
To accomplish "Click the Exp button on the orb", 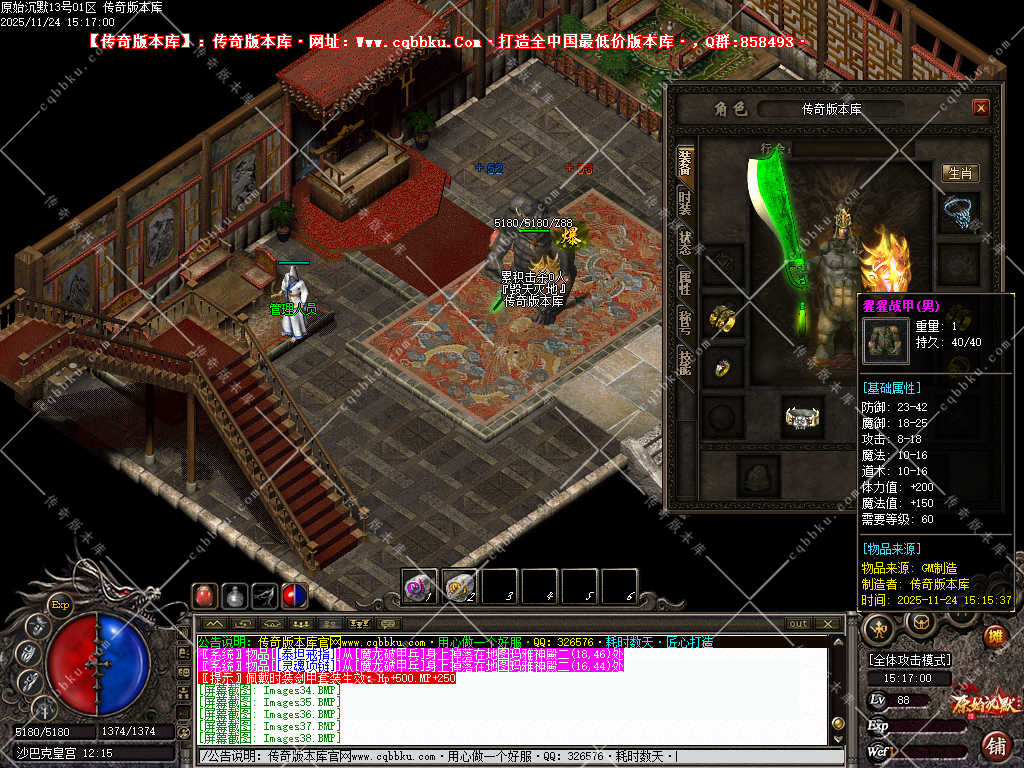I will point(60,604).
